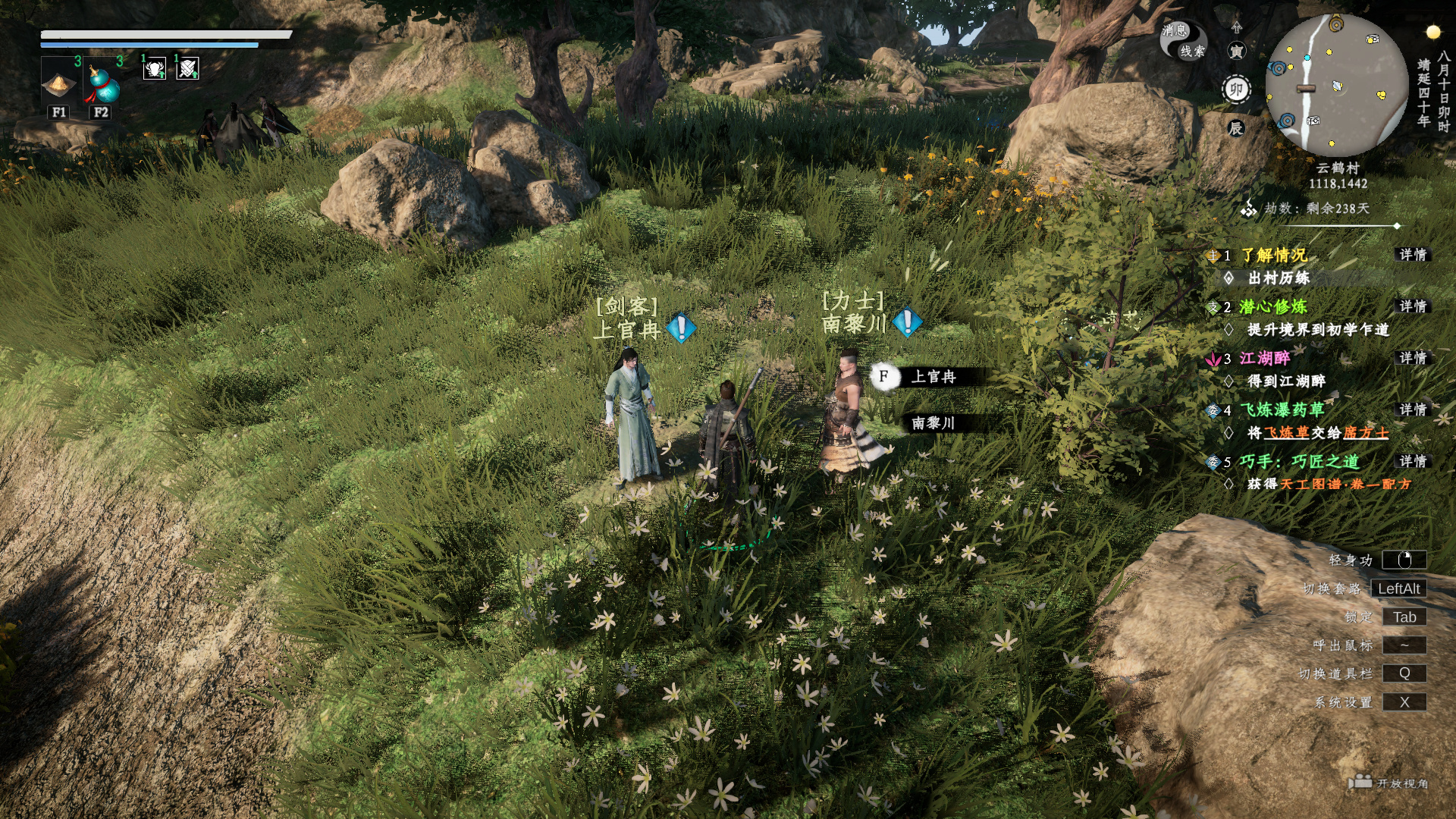The width and height of the screenshot is (1456, 819).
Task: Select the 寅 hour marker
Action: click(1236, 51)
